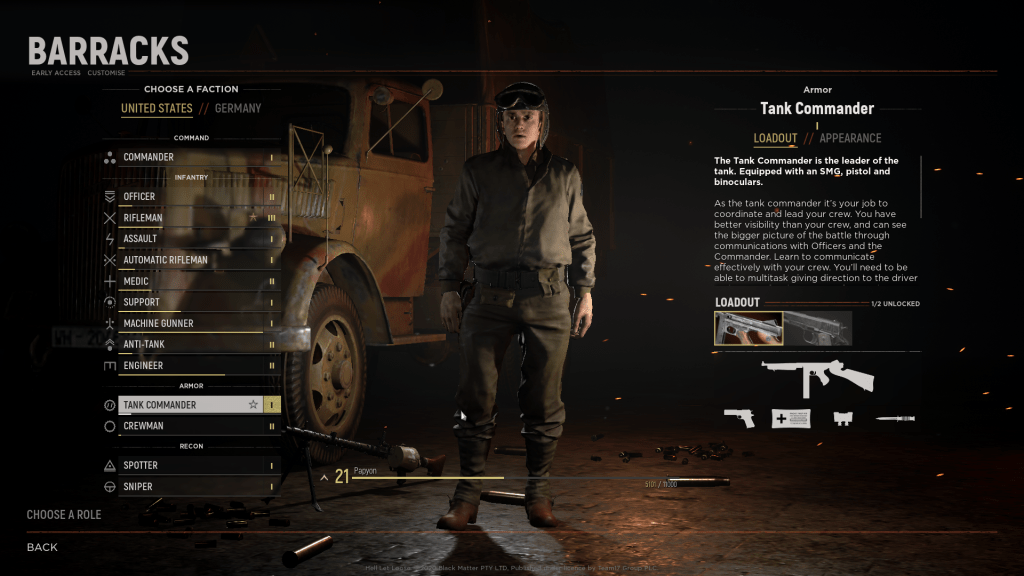Select the first unlocked loadout thumbnail

(748, 328)
